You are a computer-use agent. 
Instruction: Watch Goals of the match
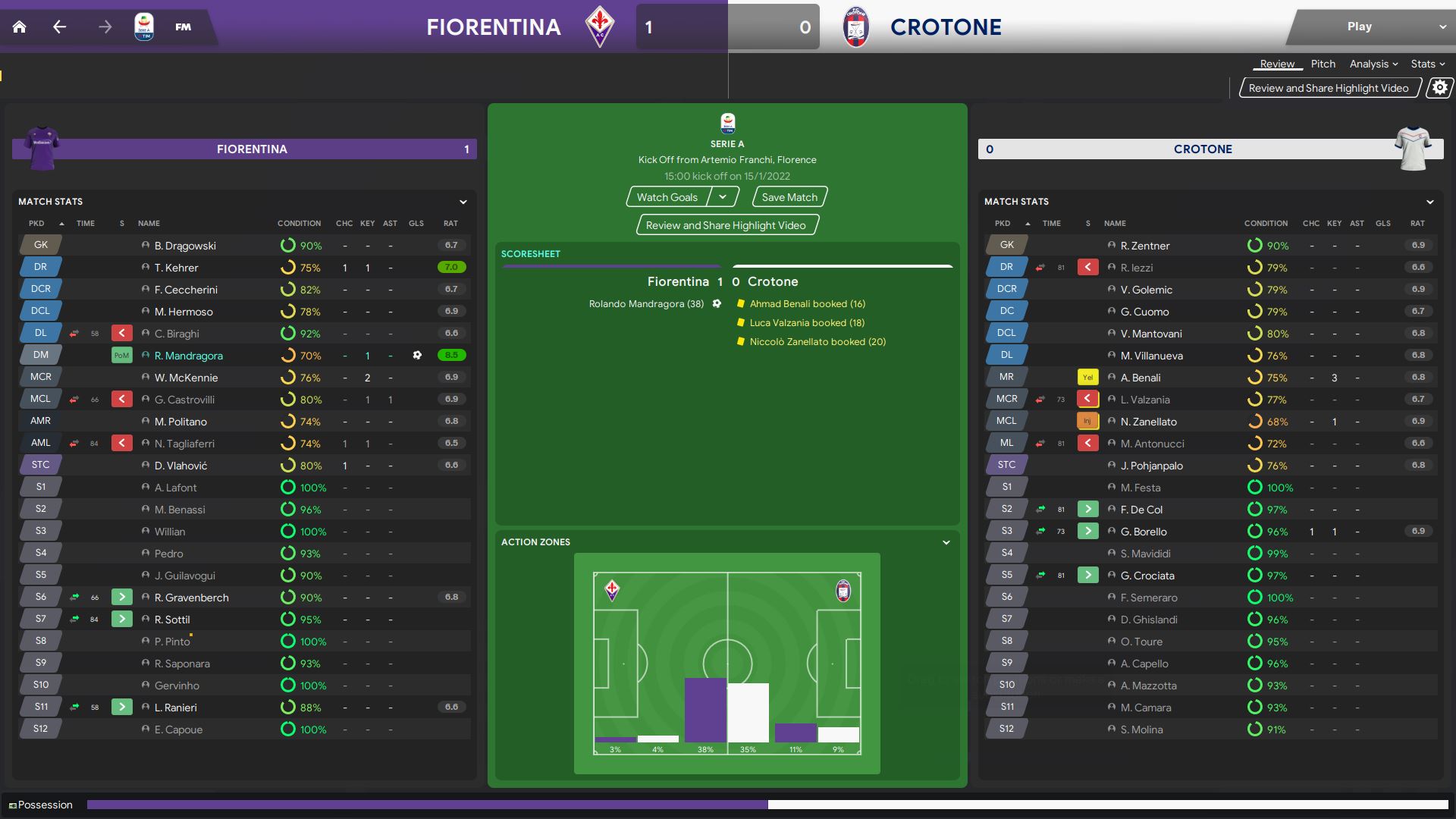coord(667,197)
